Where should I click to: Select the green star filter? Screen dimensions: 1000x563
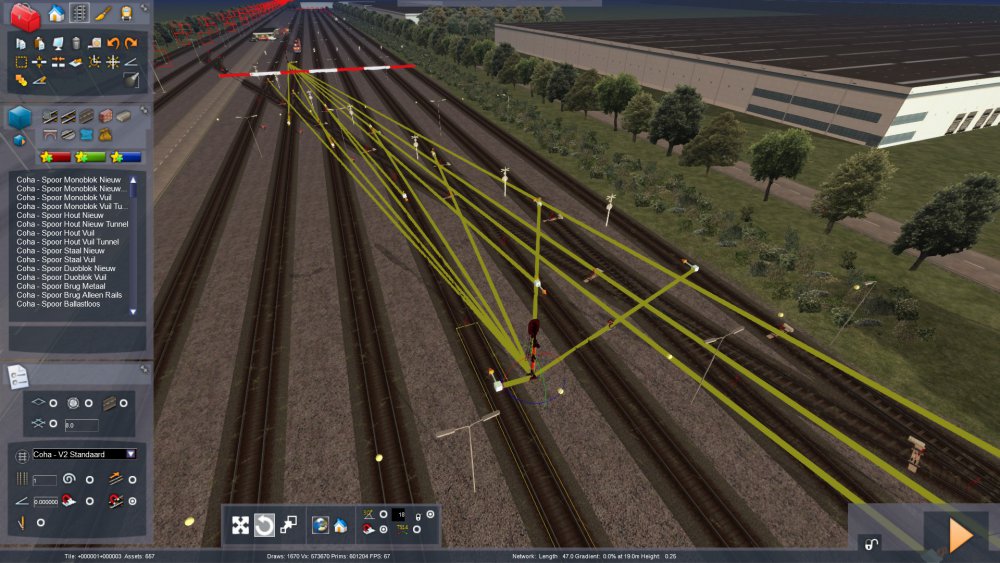pyautogui.click(x=90, y=157)
